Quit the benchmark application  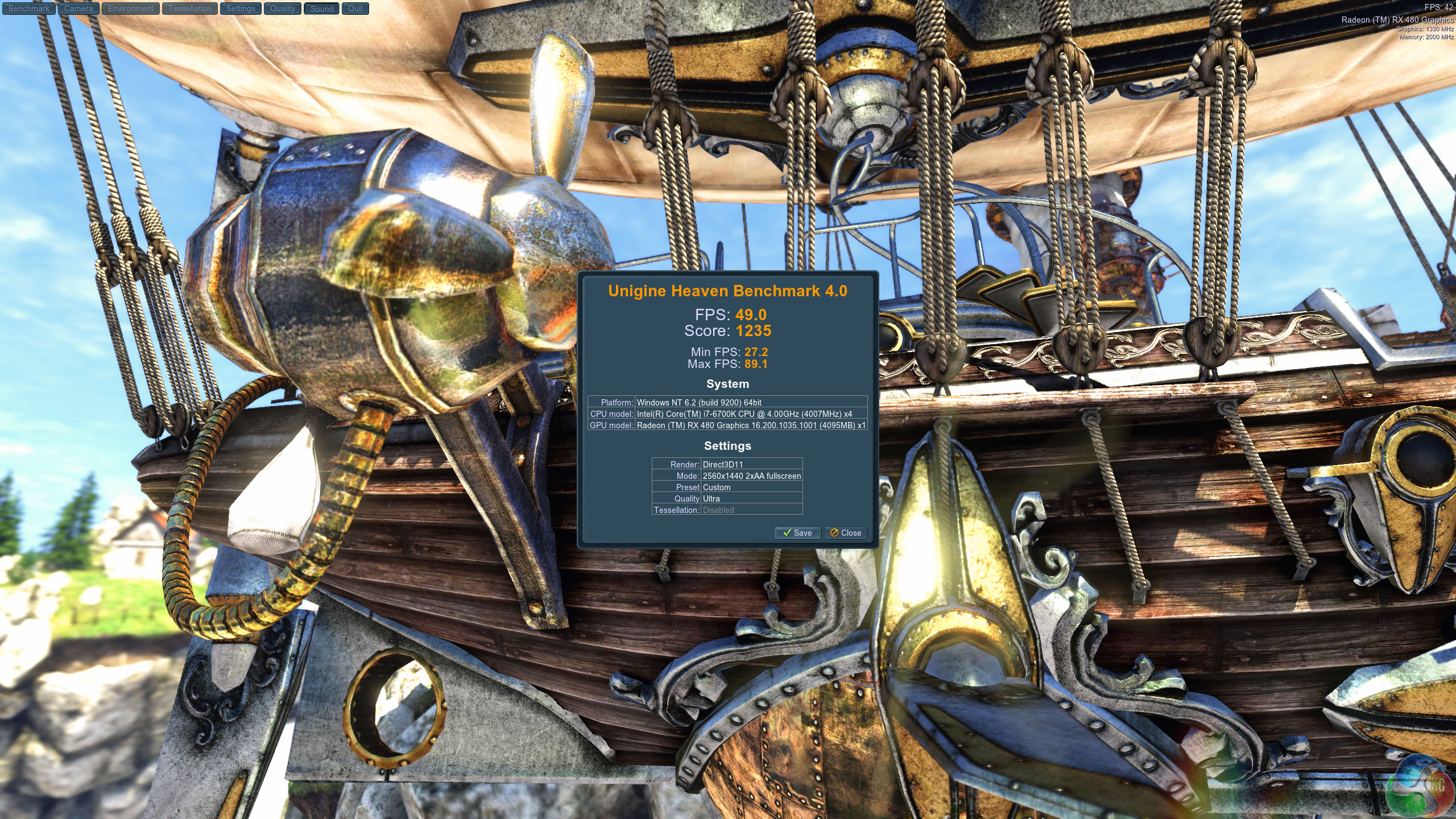tap(355, 9)
